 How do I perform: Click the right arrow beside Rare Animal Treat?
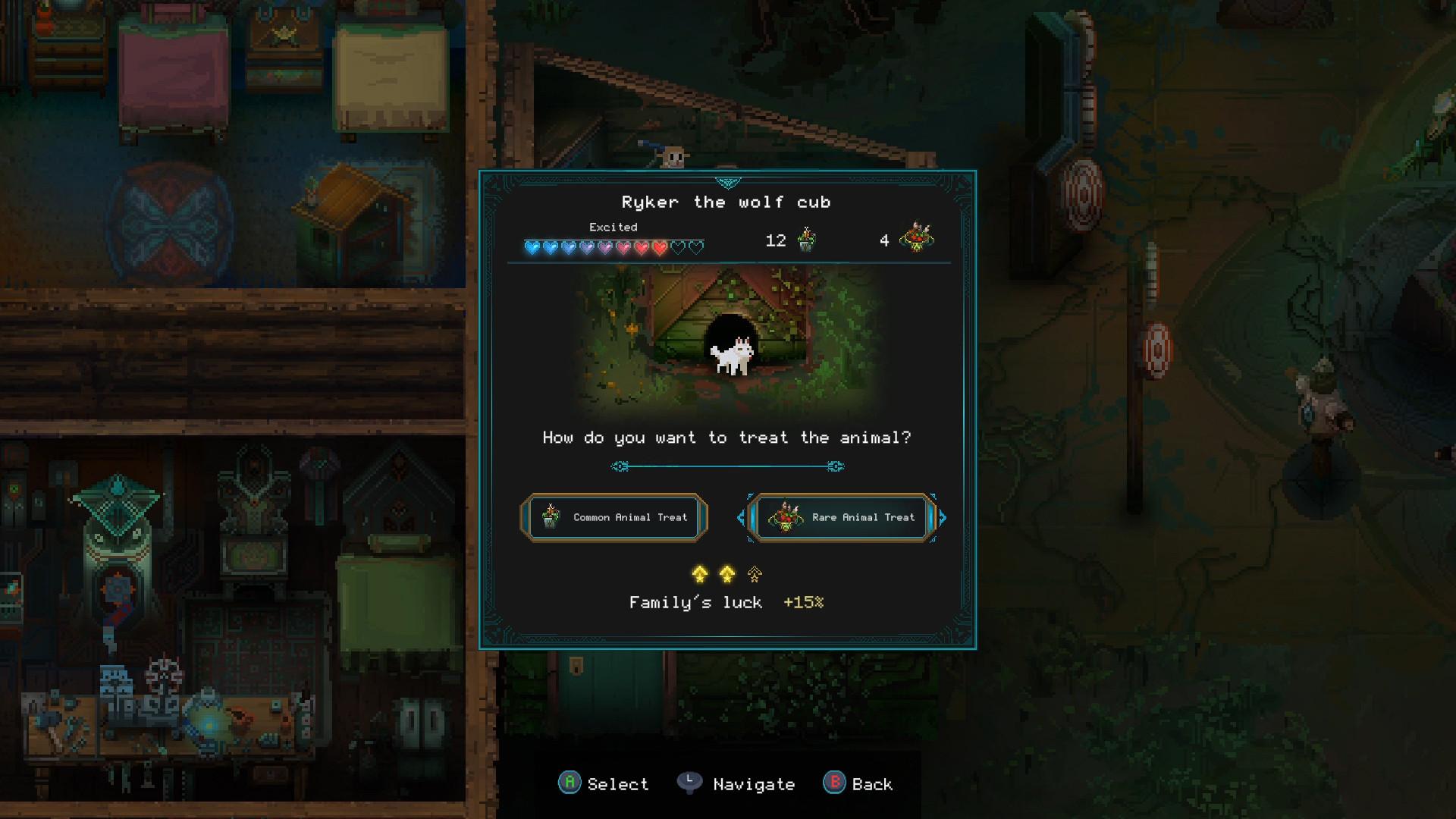pyautogui.click(x=943, y=518)
